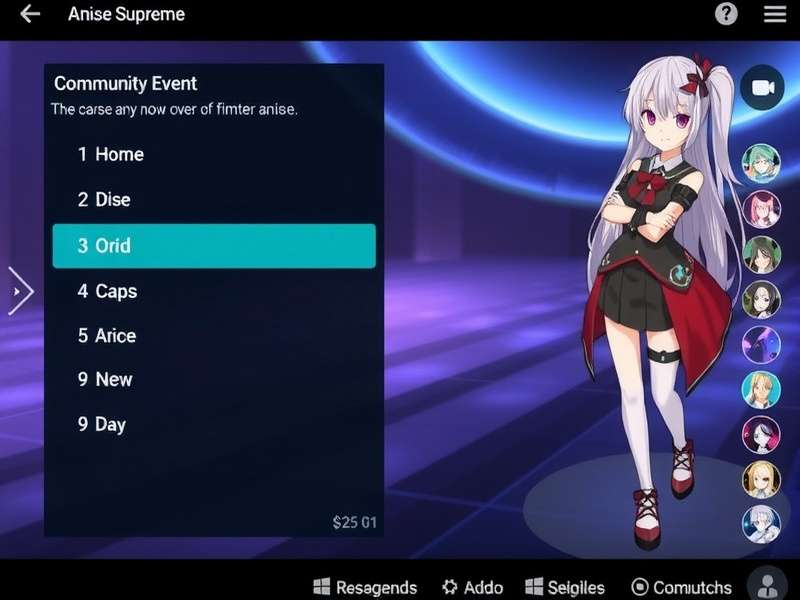
Task: Open Resagends in the bottom bar
Action: [x=365, y=587]
